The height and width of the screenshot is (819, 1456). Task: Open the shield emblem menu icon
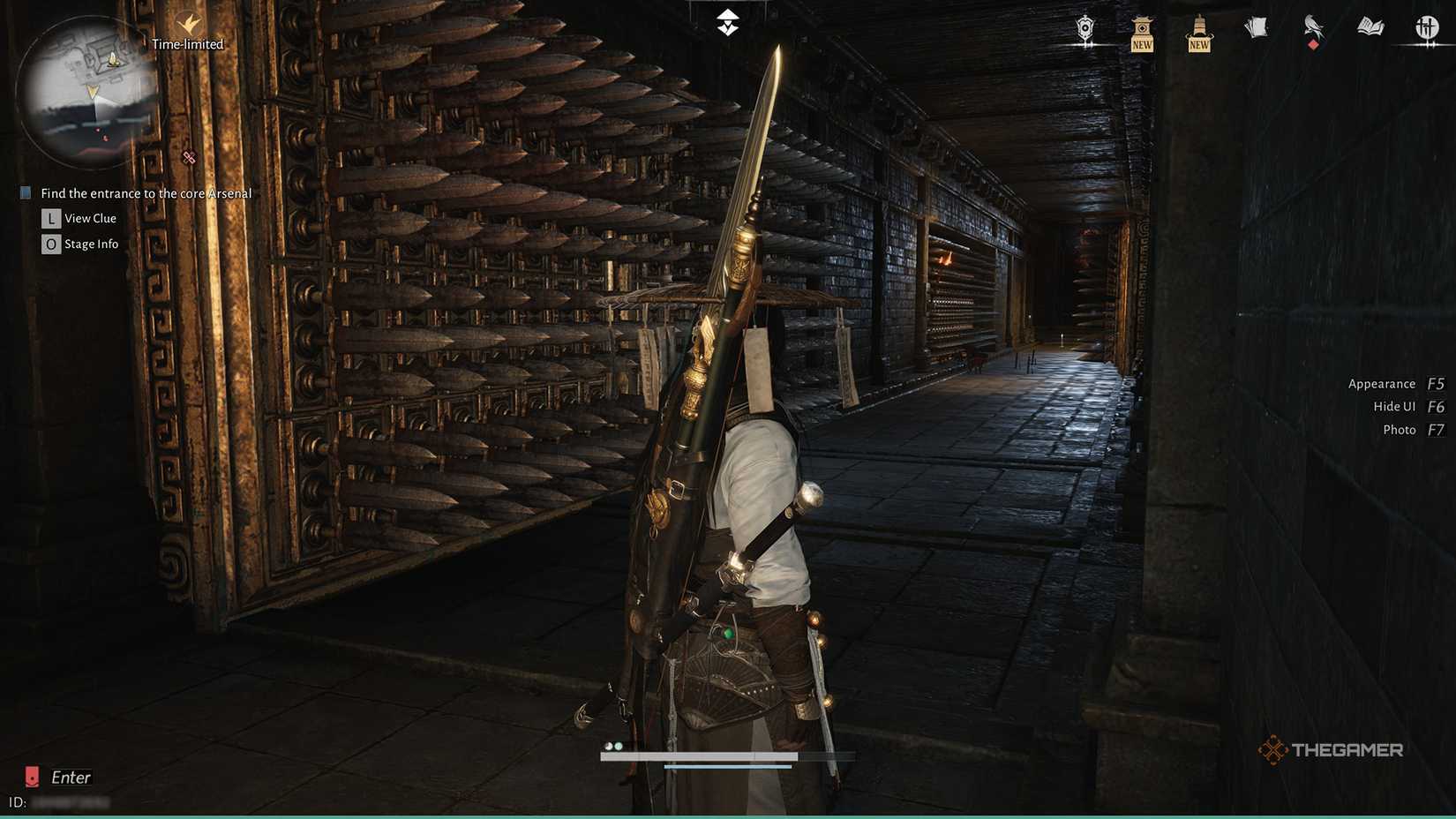(x=1085, y=30)
